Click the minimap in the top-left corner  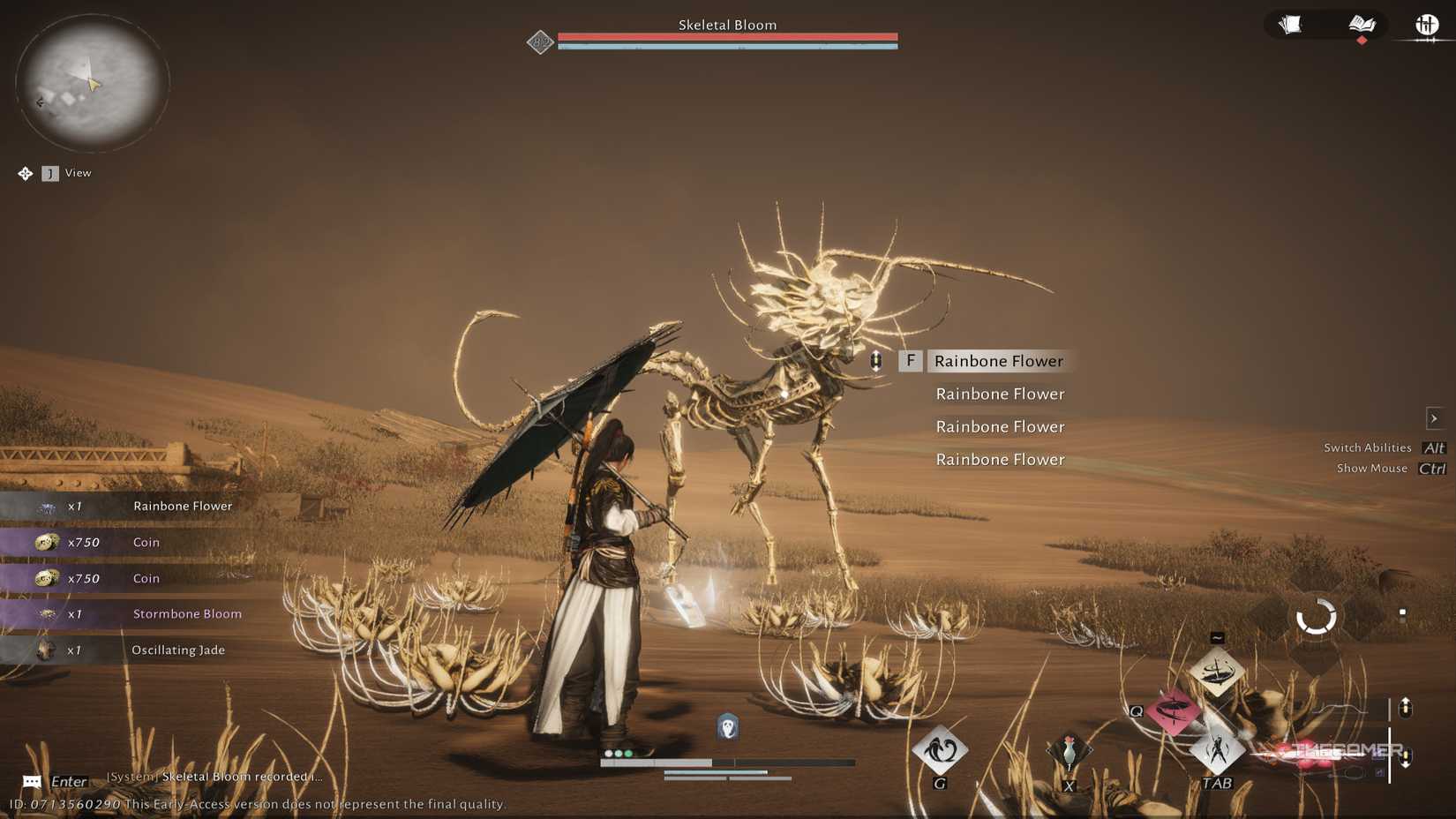[87, 82]
